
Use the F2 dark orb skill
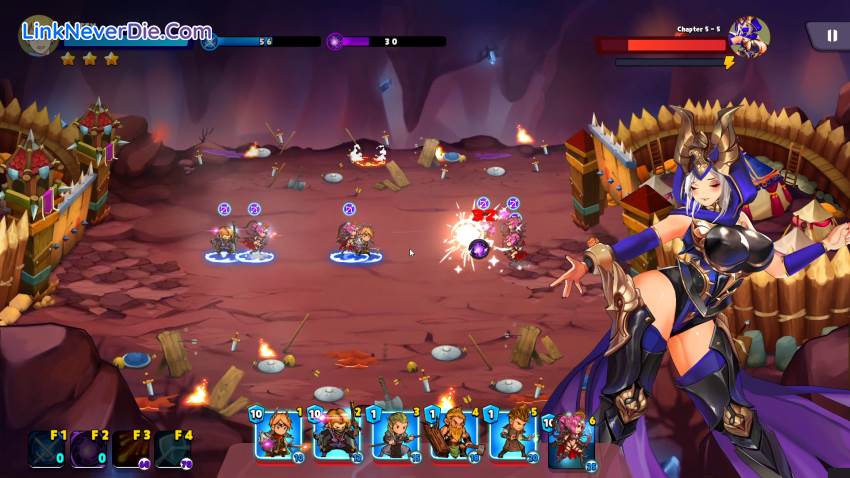(88, 449)
